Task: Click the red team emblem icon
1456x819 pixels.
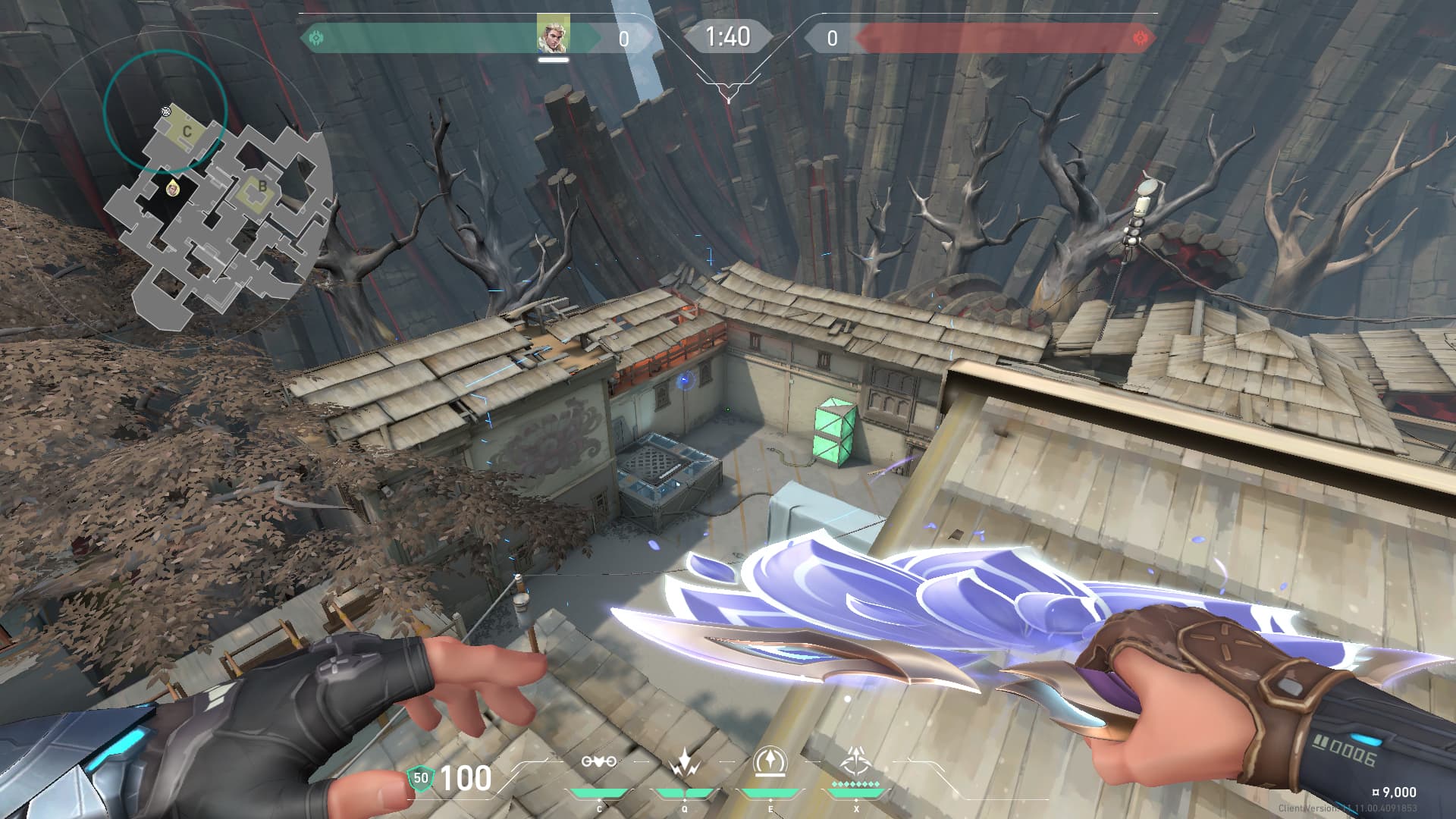Action: coord(1139,37)
